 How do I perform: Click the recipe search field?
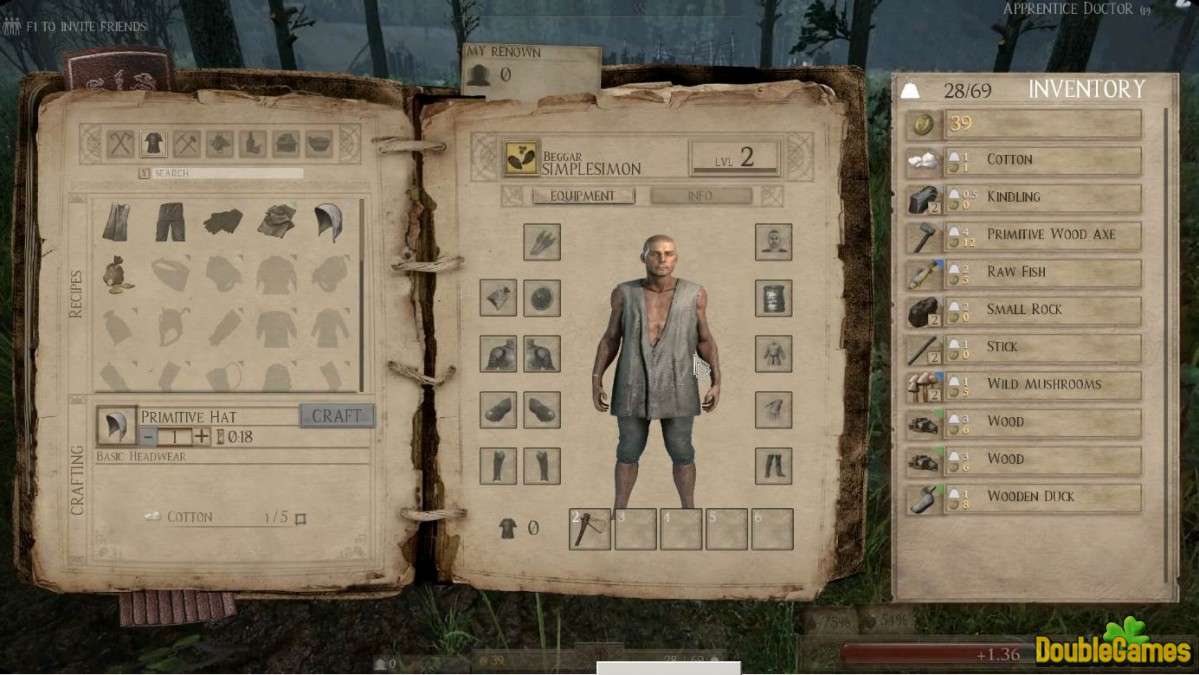pyautogui.click(x=226, y=173)
